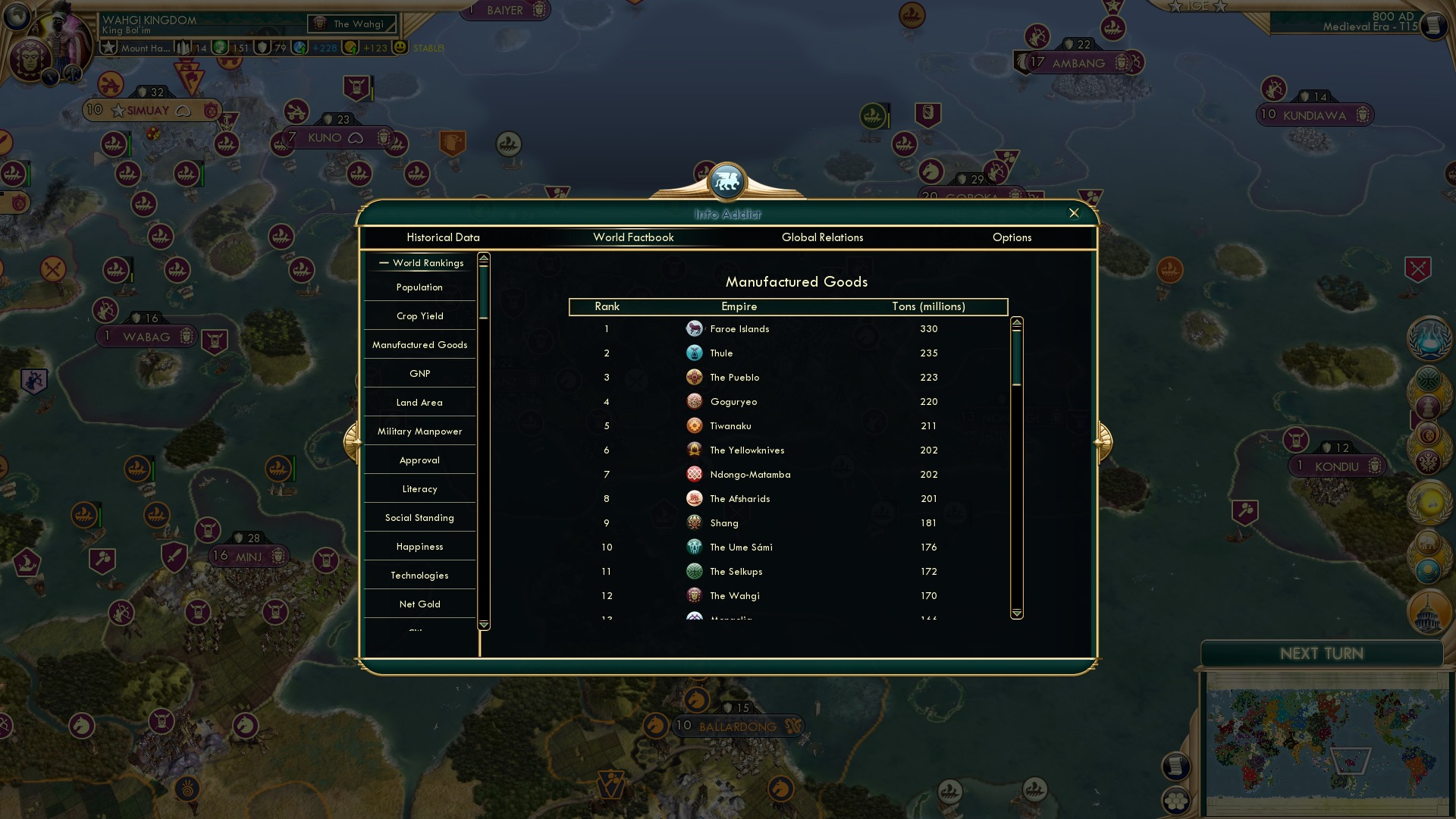Image resolution: width=1456 pixels, height=819 pixels.
Task: Click Thule's empire icon in the rankings table
Action: [x=695, y=353]
